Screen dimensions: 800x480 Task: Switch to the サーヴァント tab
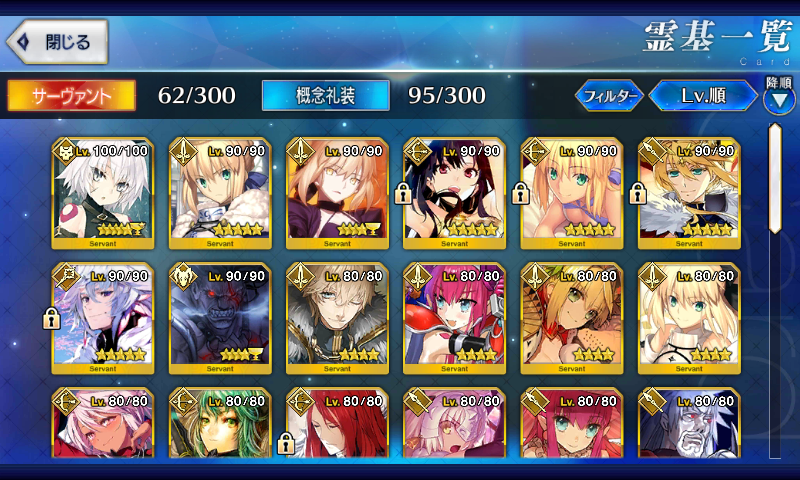pos(71,95)
